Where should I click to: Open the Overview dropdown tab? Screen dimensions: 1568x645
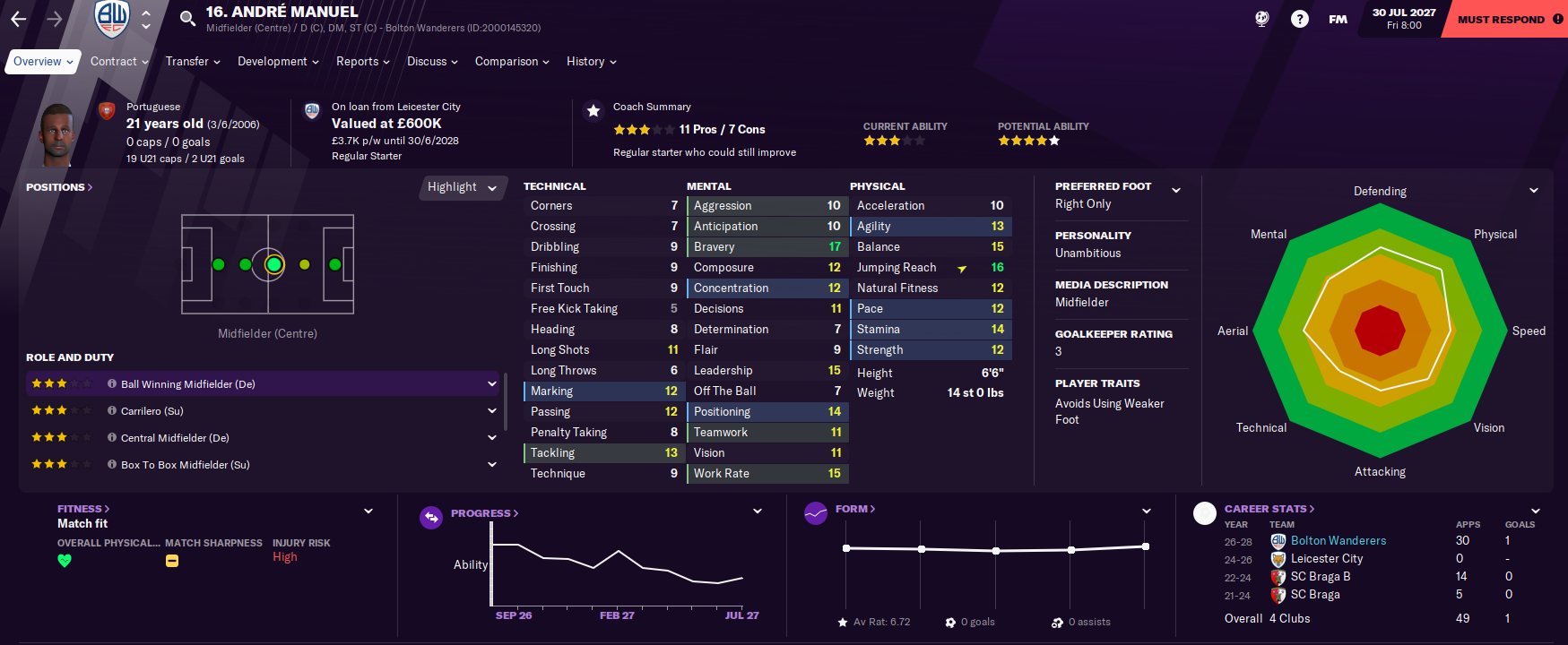click(43, 62)
